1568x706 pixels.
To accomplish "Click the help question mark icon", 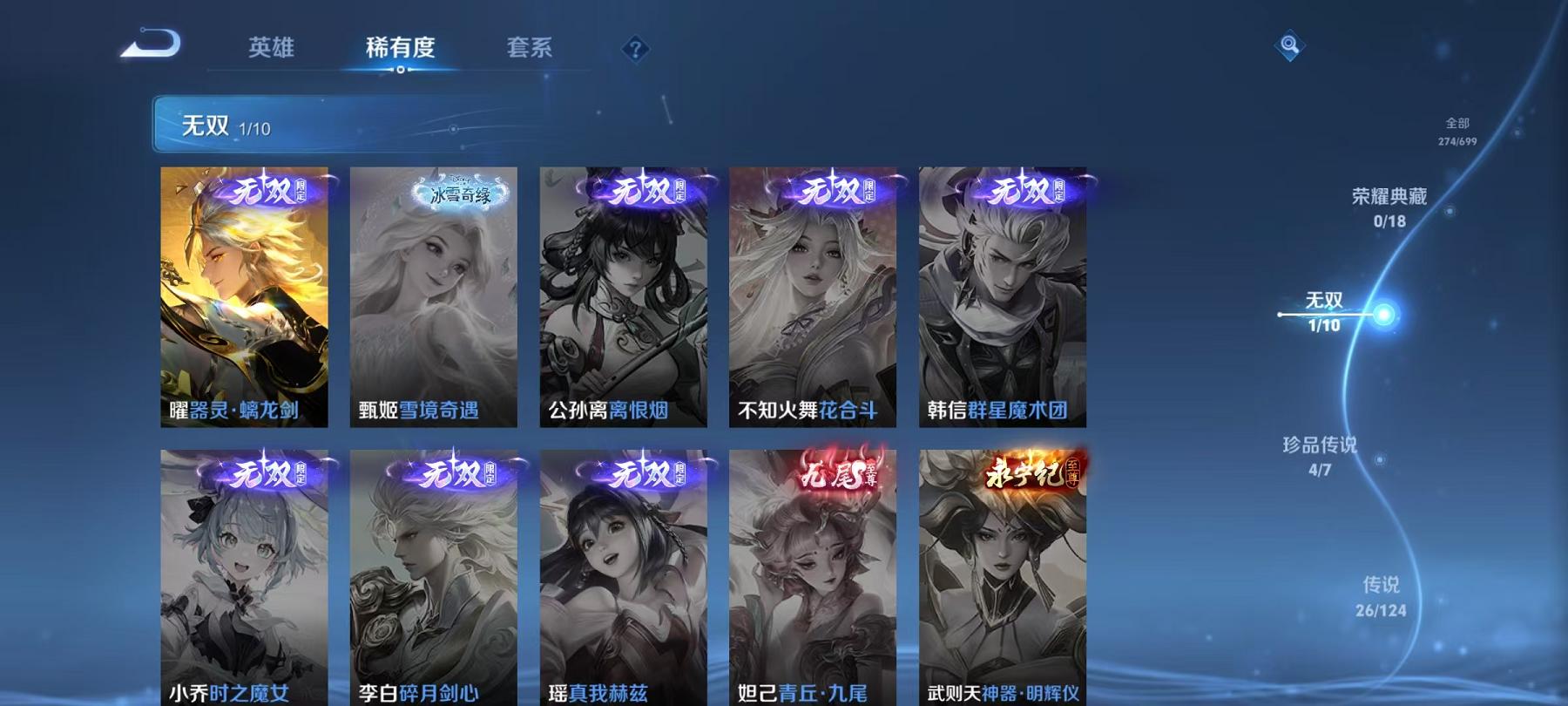I will click(637, 48).
